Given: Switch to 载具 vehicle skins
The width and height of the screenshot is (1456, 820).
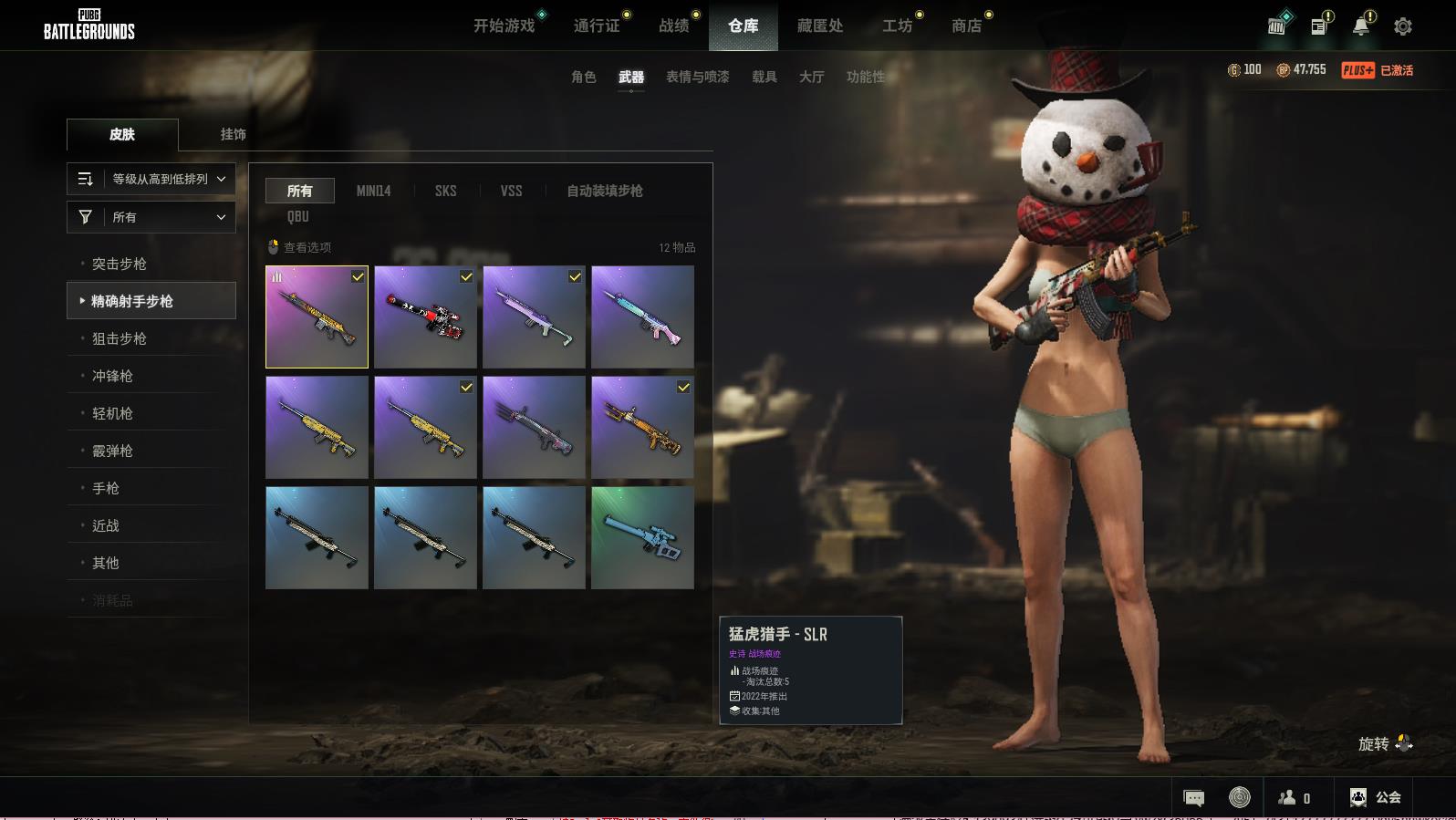Looking at the screenshot, I should click(764, 77).
